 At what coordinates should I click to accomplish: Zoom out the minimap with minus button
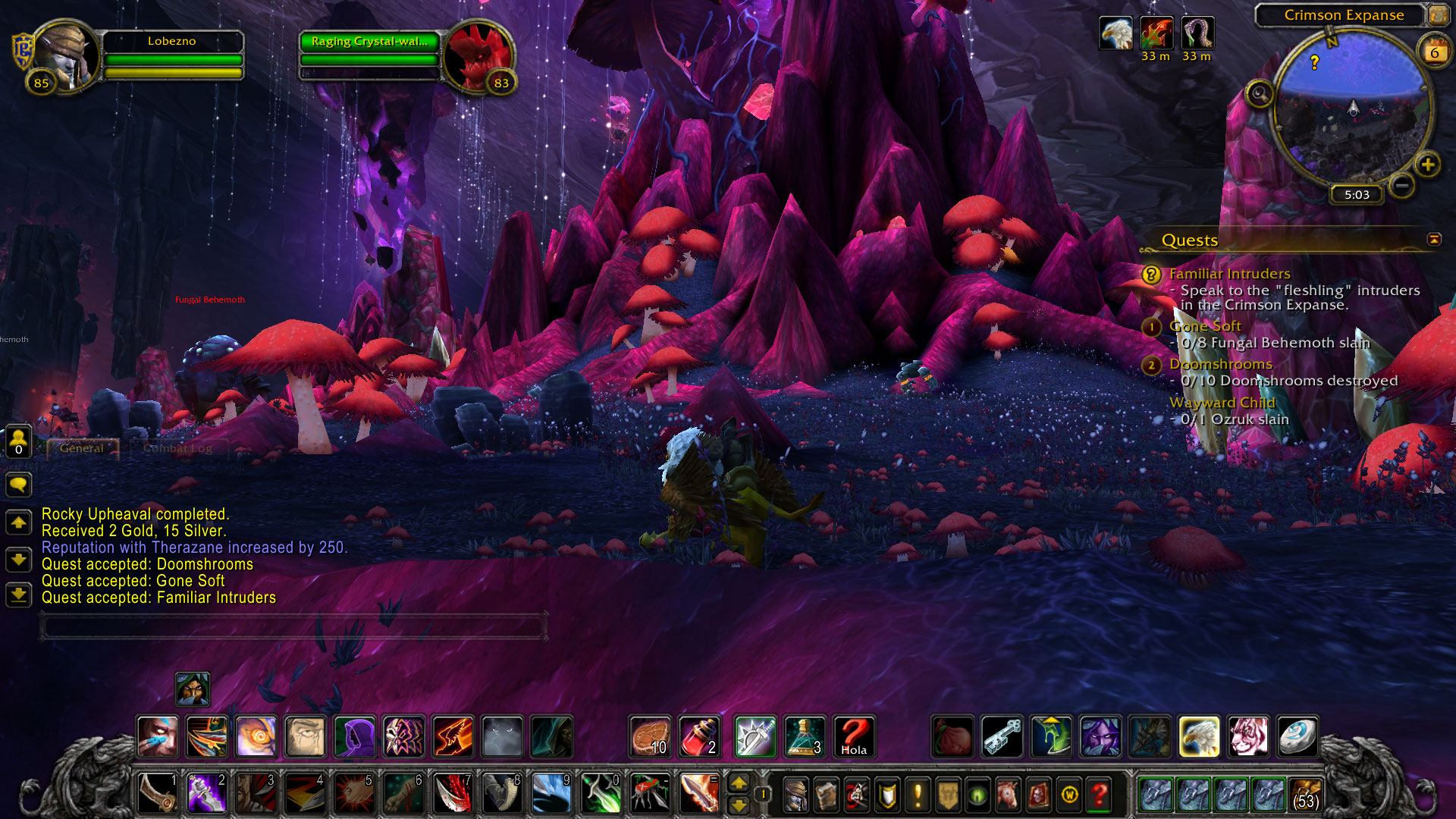coord(1402,184)
